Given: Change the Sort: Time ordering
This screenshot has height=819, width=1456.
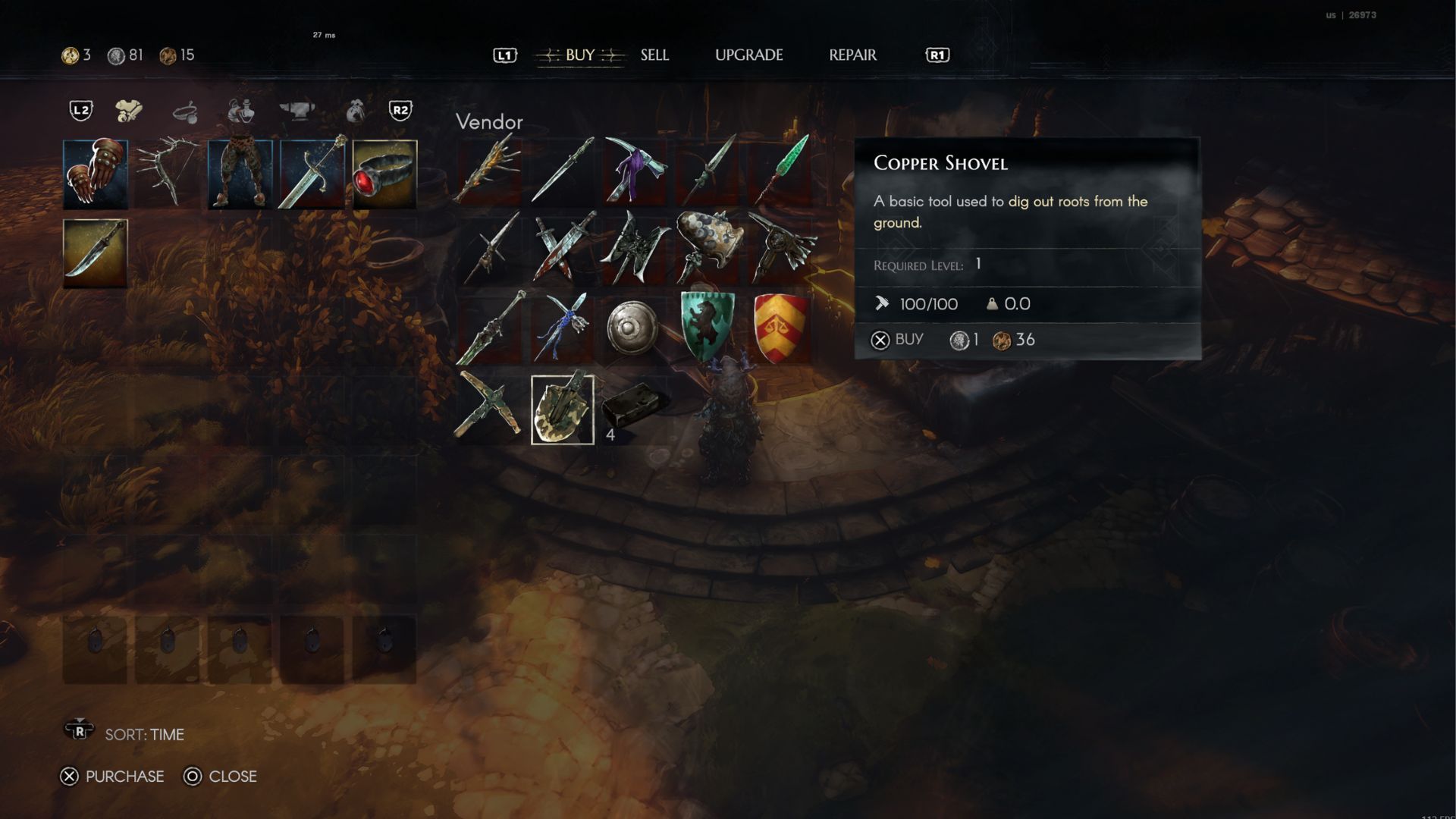Looking at the screenshot, I should 143,734.
